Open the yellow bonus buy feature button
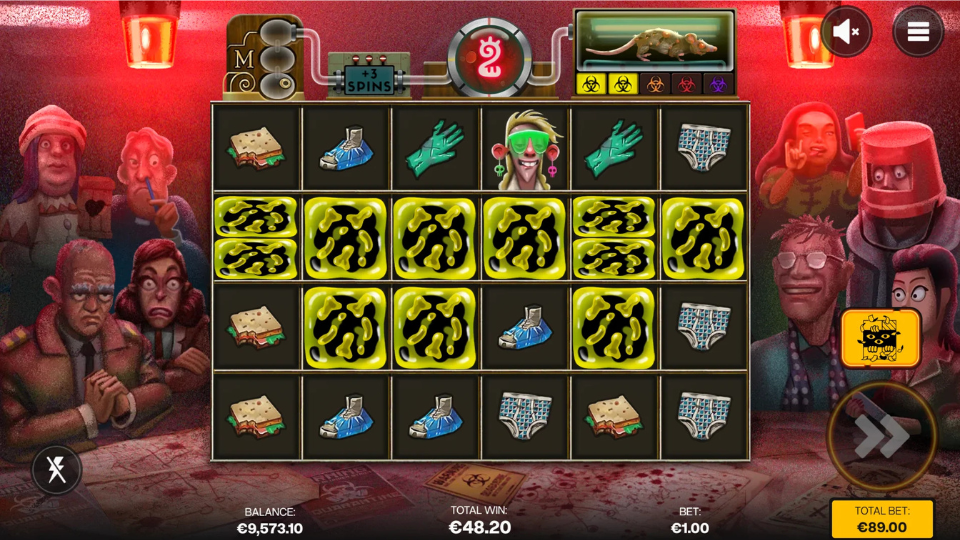The width and height of the screenshot is (960, 540). tap(880, 338)
